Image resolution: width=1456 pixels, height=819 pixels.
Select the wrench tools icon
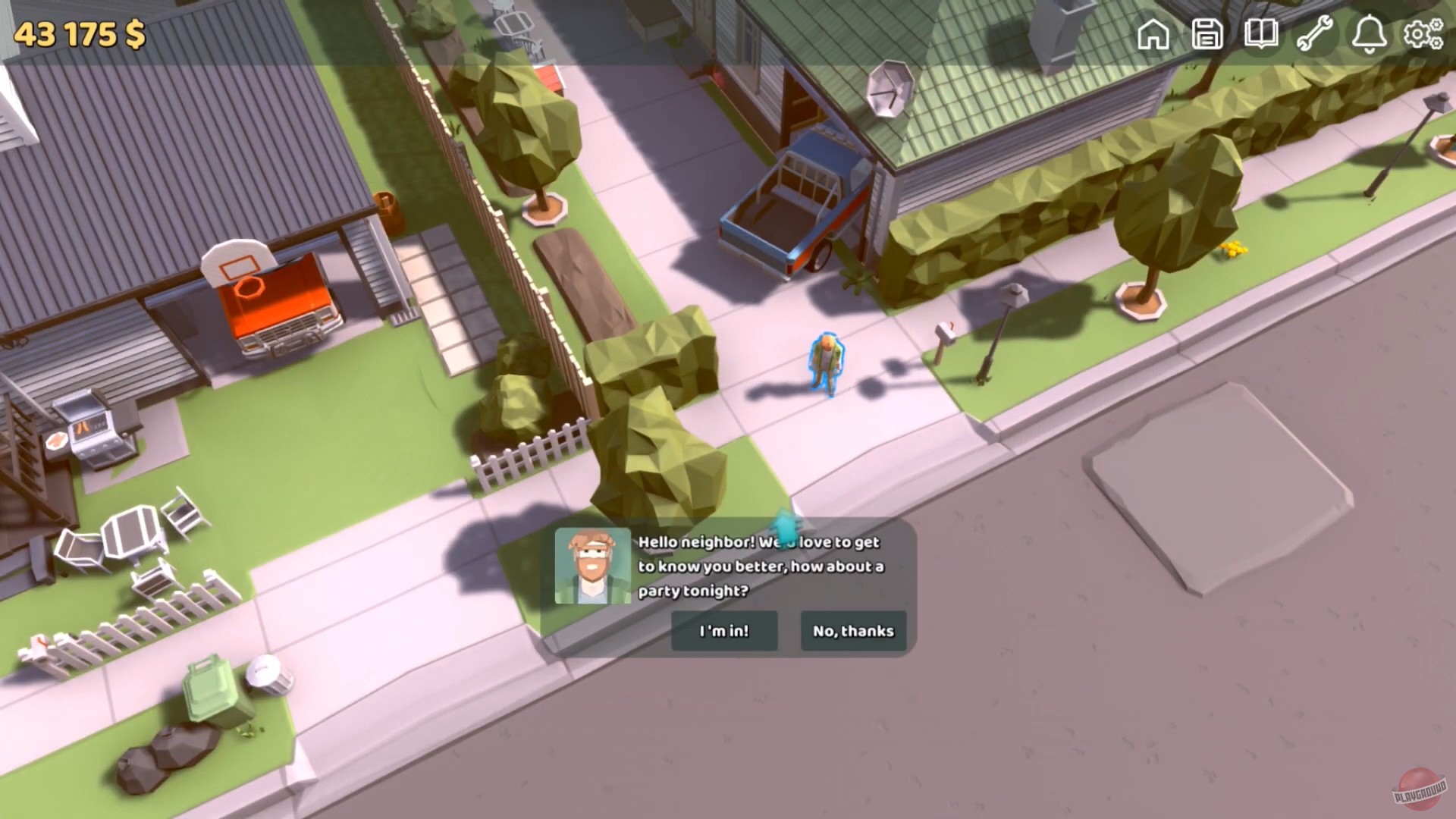(1316, 34)
